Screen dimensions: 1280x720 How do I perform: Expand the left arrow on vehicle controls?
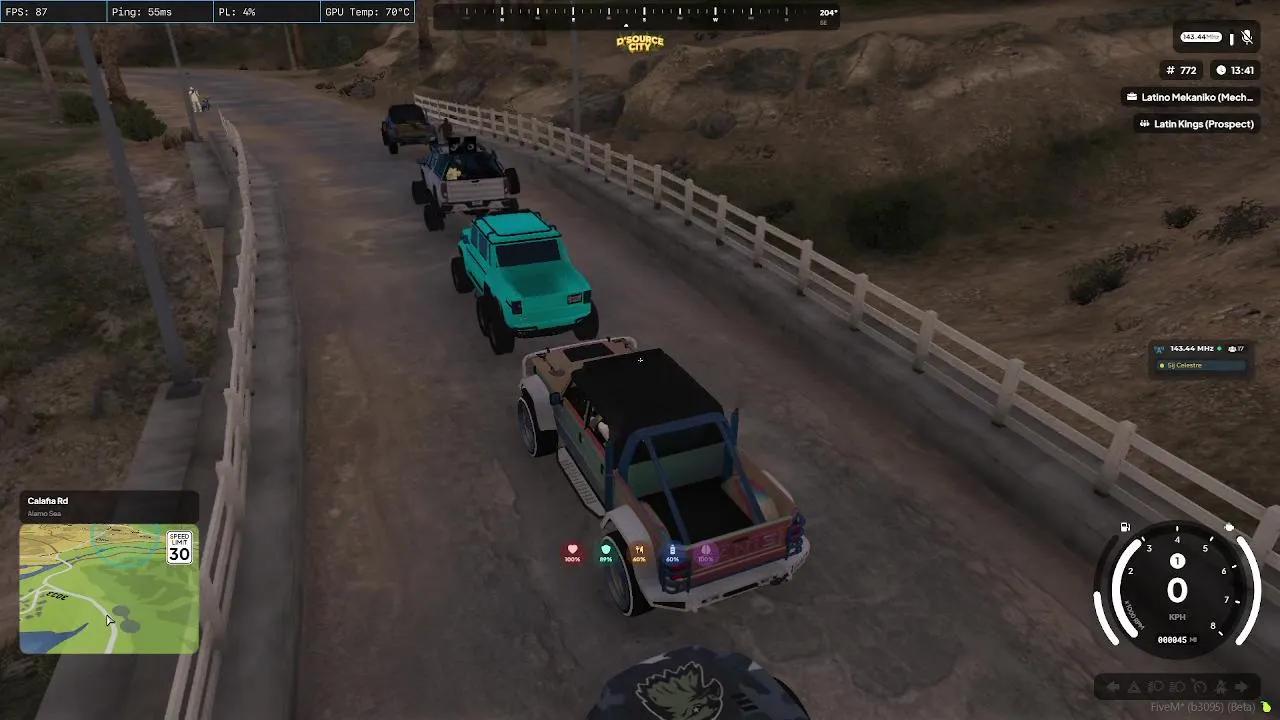(1112, 686)
